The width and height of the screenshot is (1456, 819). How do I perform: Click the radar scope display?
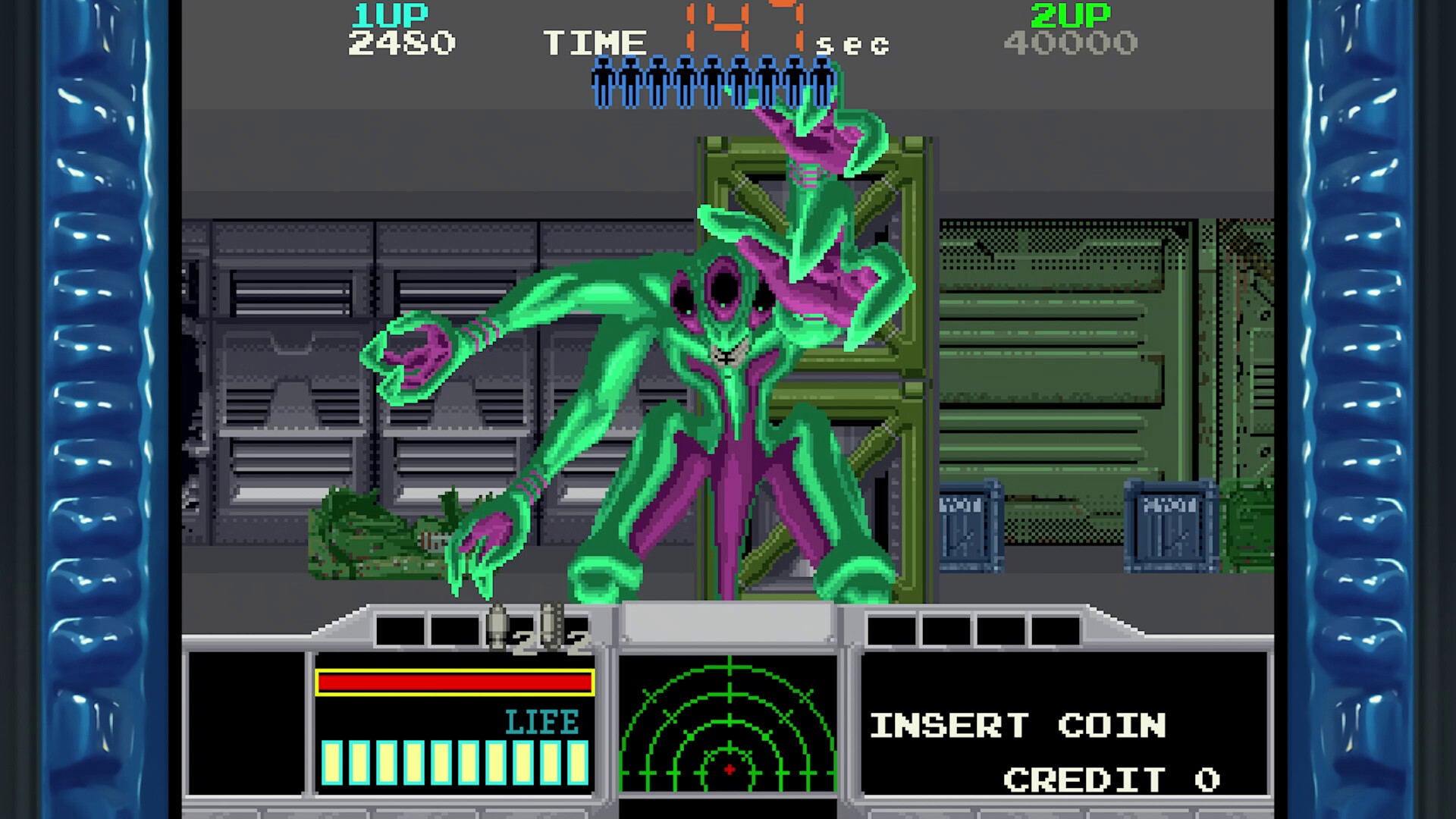pos(728,728)
